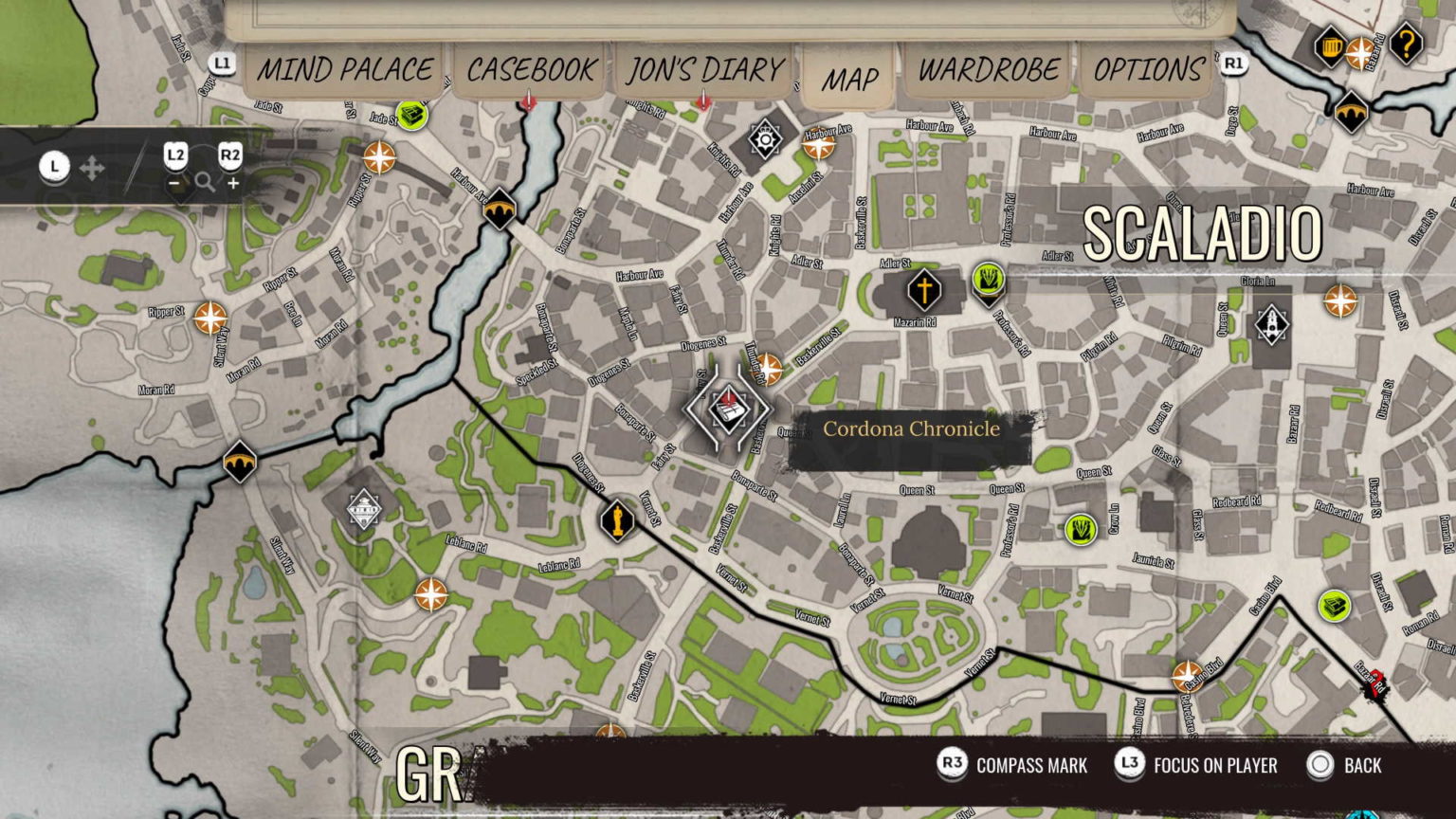Screen dimensions: 1456x819
Task: Switch to the Mind Palace tab
Action: [x=347, y=70]
